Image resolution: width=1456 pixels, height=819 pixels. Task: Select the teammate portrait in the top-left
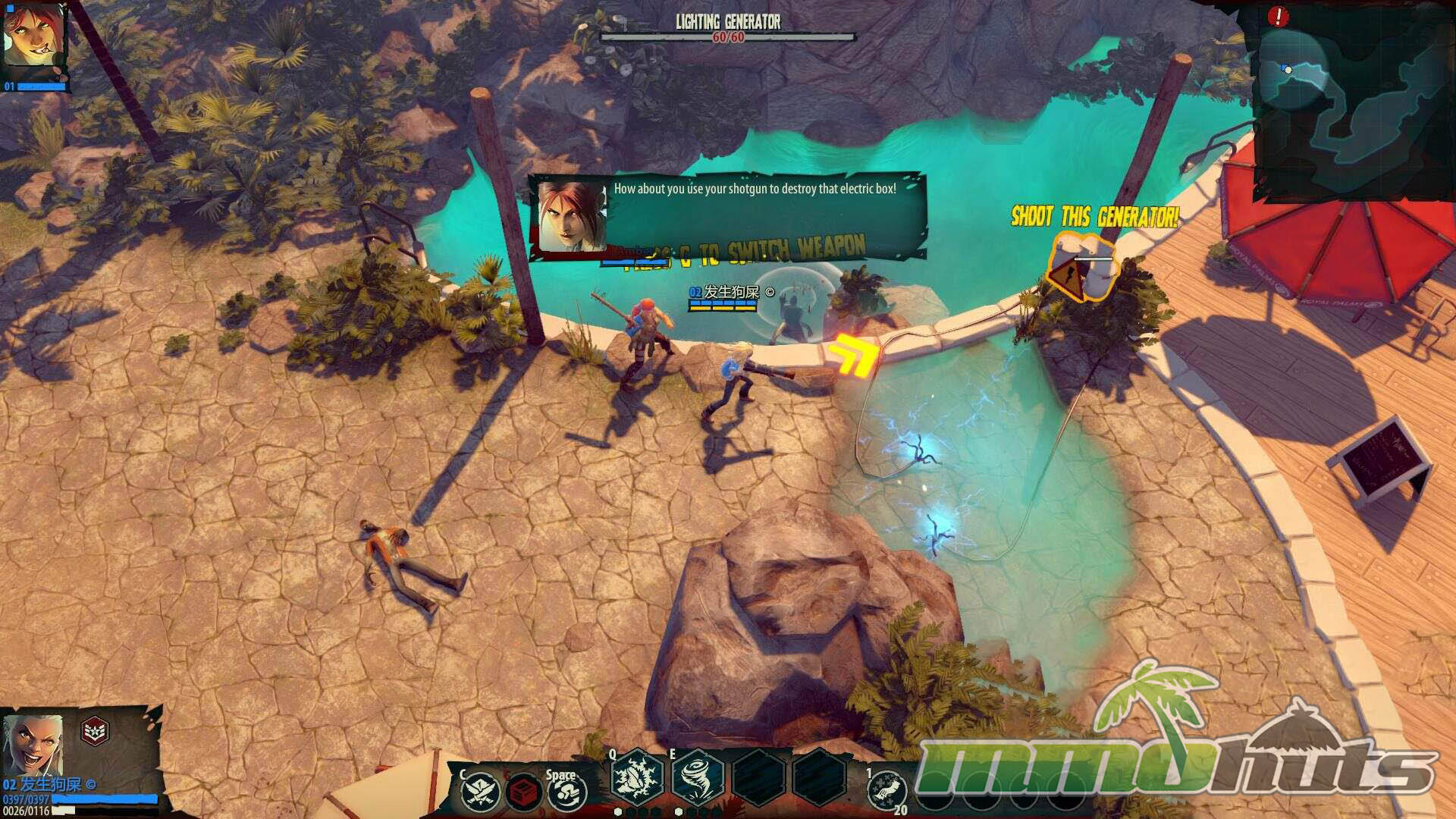34,38
